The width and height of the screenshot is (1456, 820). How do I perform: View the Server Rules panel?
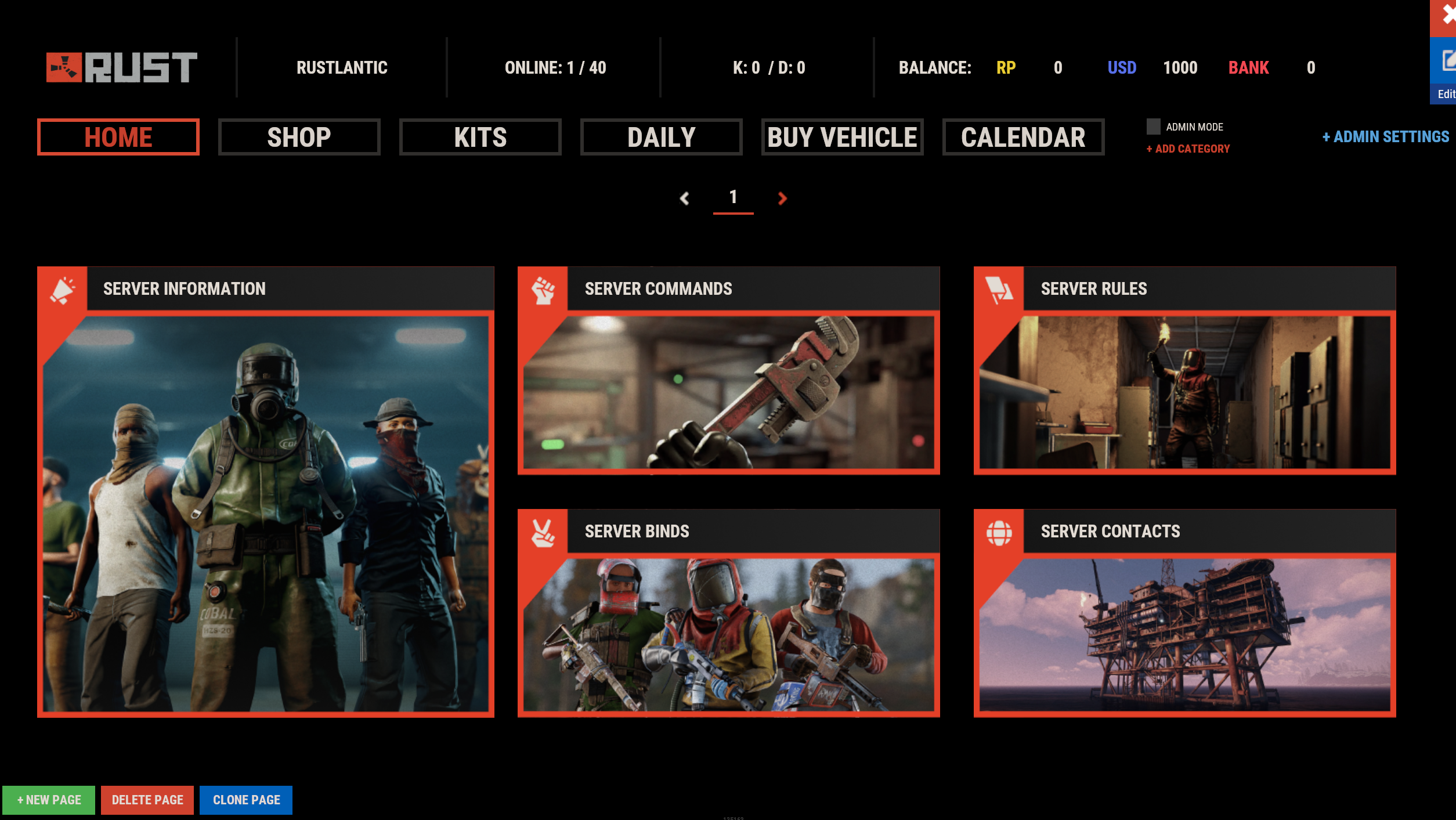coord(1184,371)
